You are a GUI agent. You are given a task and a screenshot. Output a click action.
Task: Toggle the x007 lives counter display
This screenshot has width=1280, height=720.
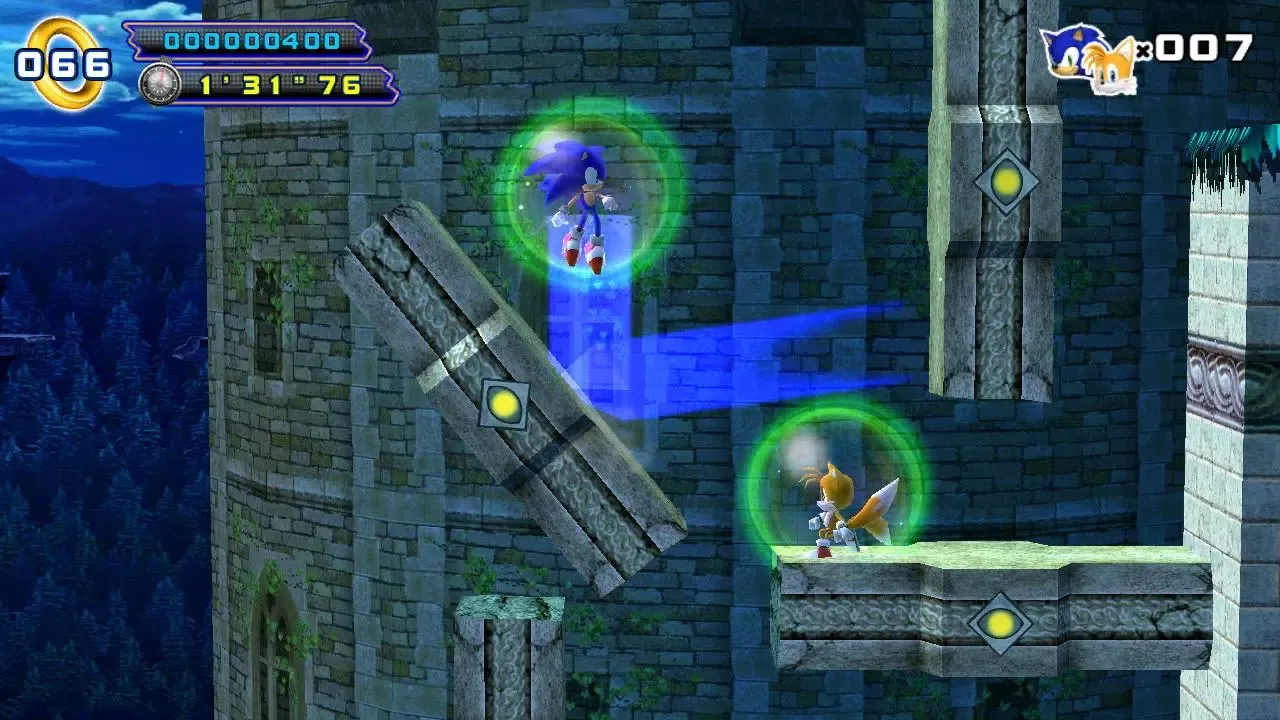click(1196, 49)
